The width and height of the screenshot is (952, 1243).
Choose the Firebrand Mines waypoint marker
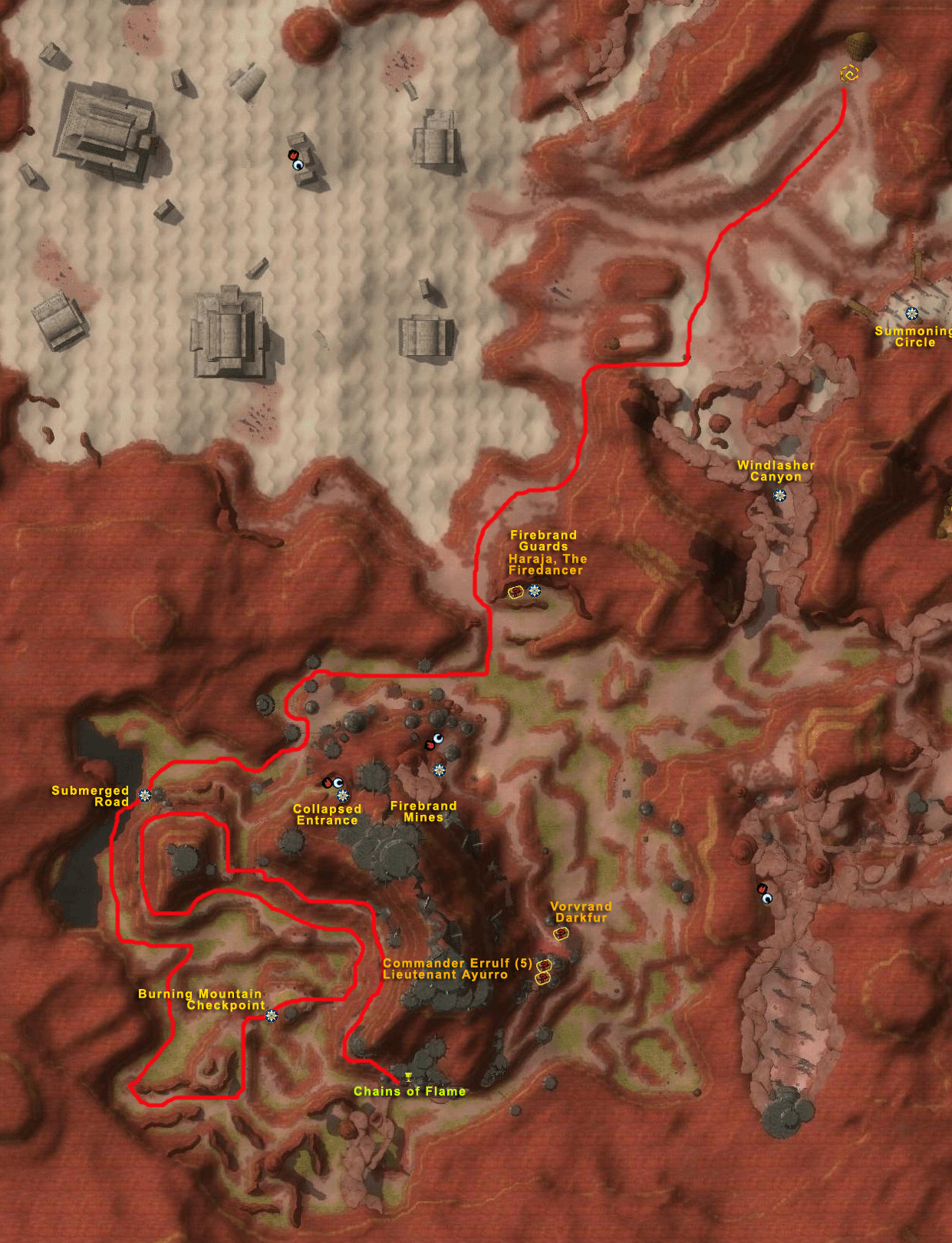pos(439,770)
